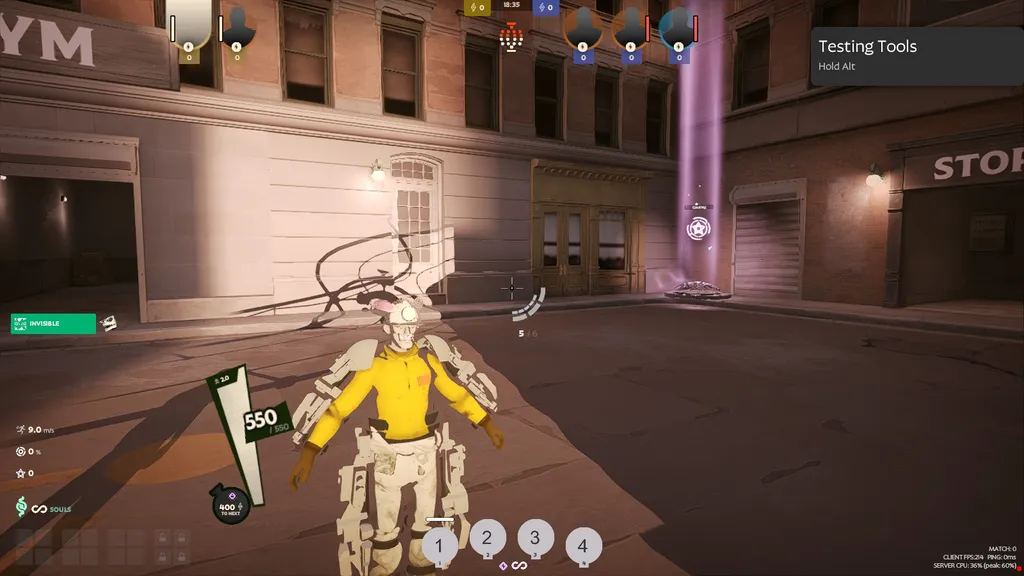Click the 400 to next ability point badge
The height and width of the screenshot is (576, 1024).
click(231, 506)
